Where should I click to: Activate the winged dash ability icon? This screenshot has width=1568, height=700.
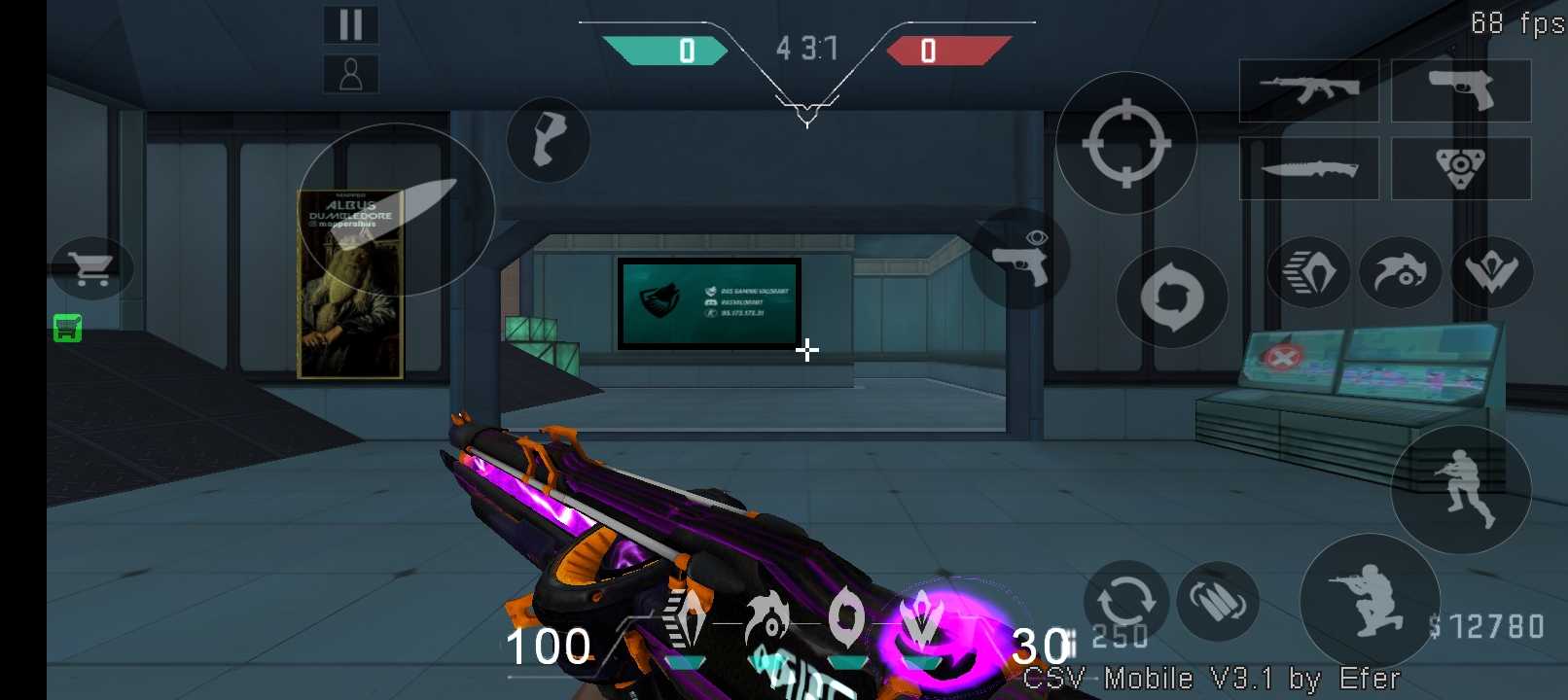pyautogui.click(x=1308, y=272)
